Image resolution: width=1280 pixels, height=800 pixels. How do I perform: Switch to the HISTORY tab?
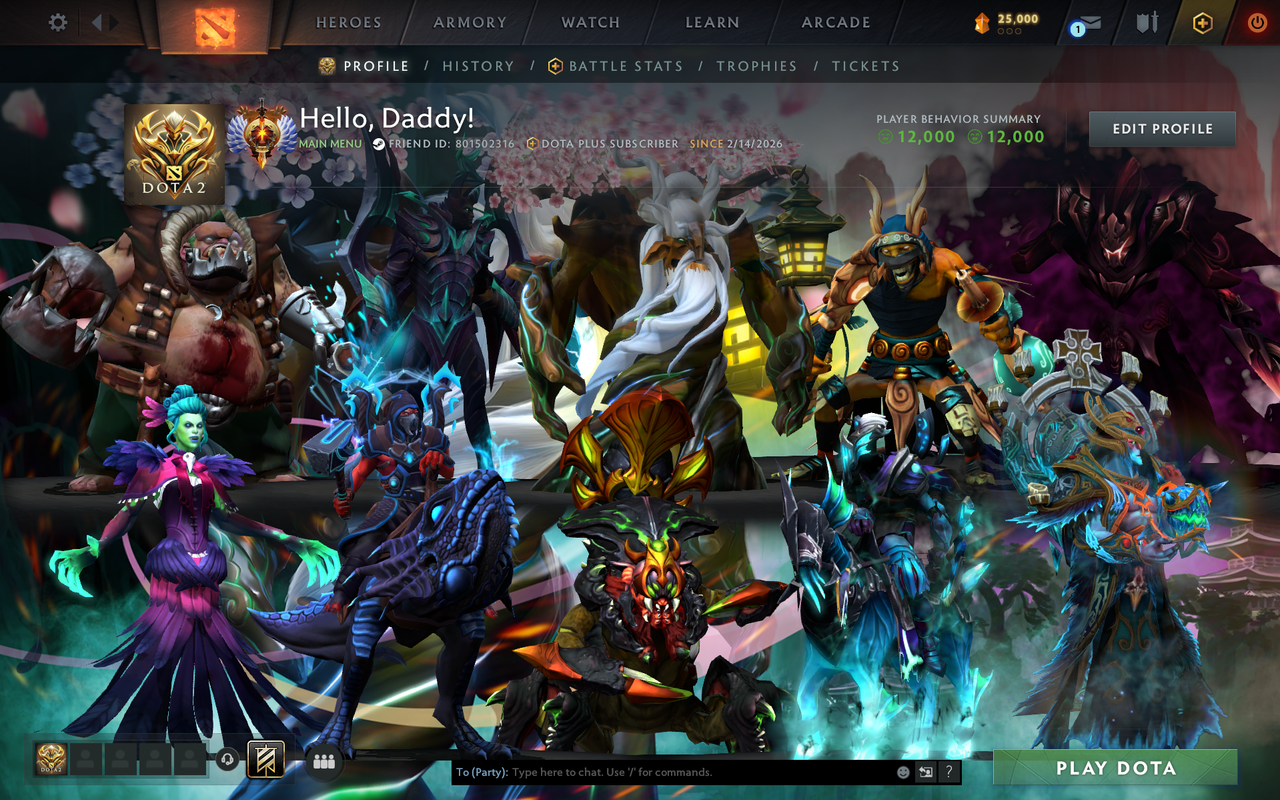[x=478, y=65]
